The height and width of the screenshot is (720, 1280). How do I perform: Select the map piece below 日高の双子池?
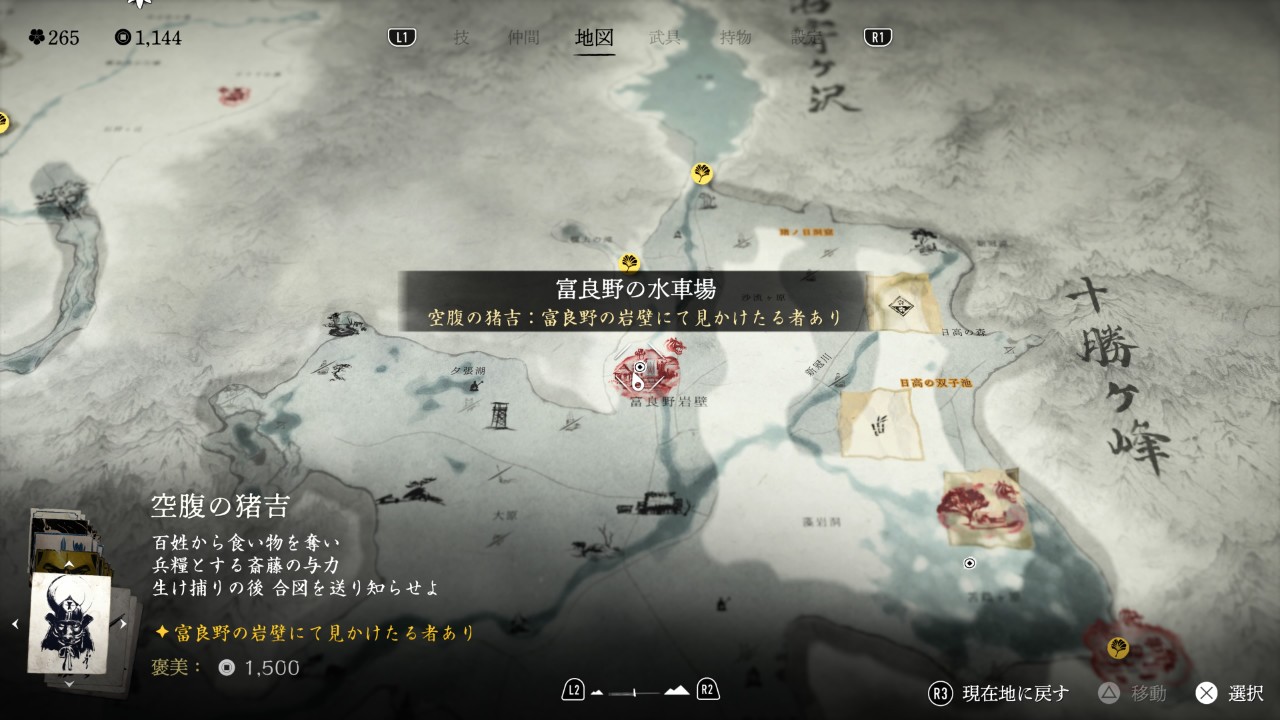tap(881, 424)
